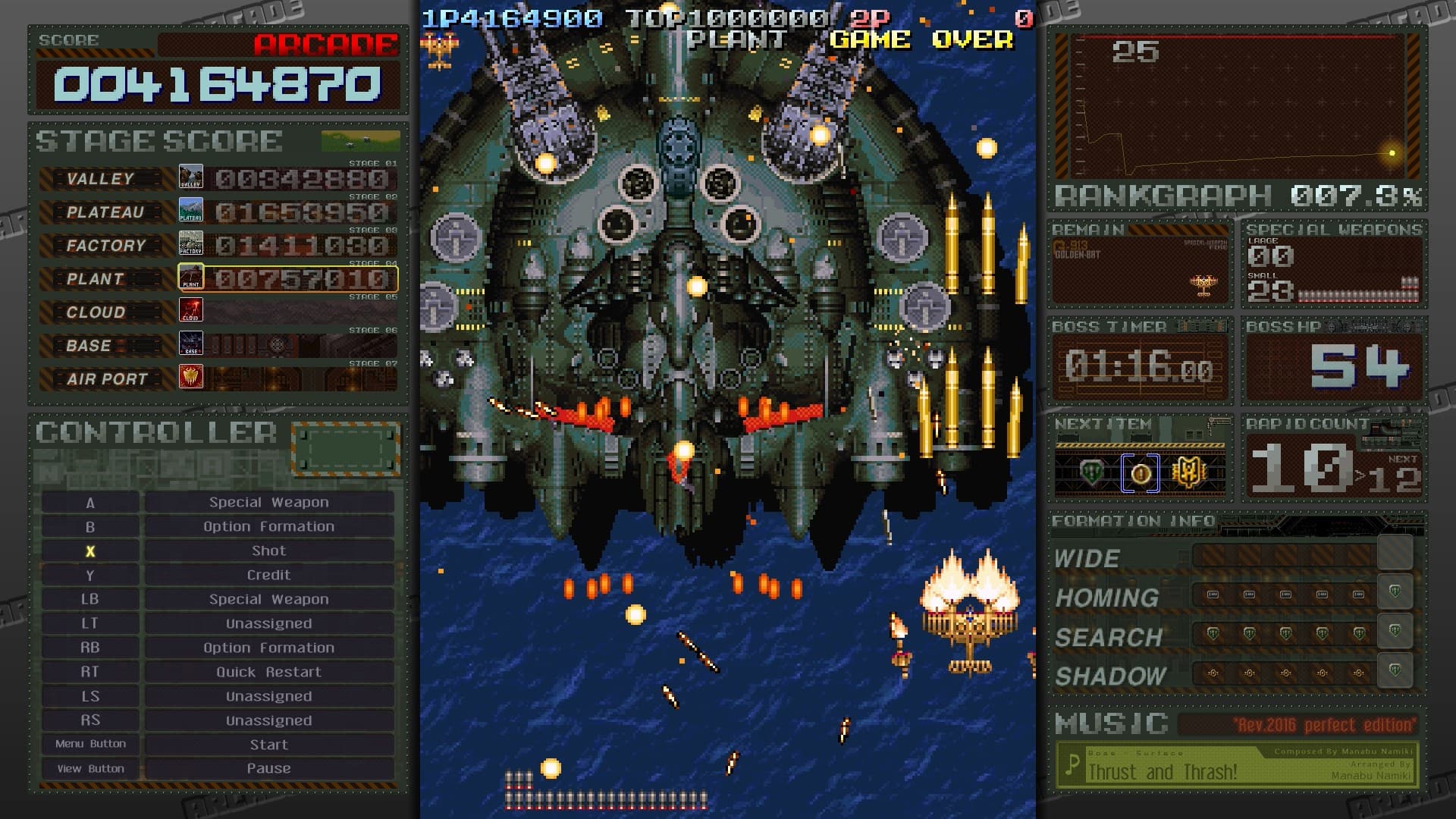Click the Credit assignment for Y button
The width and height of the screenshot is (1456, 819).
point(268,574)
